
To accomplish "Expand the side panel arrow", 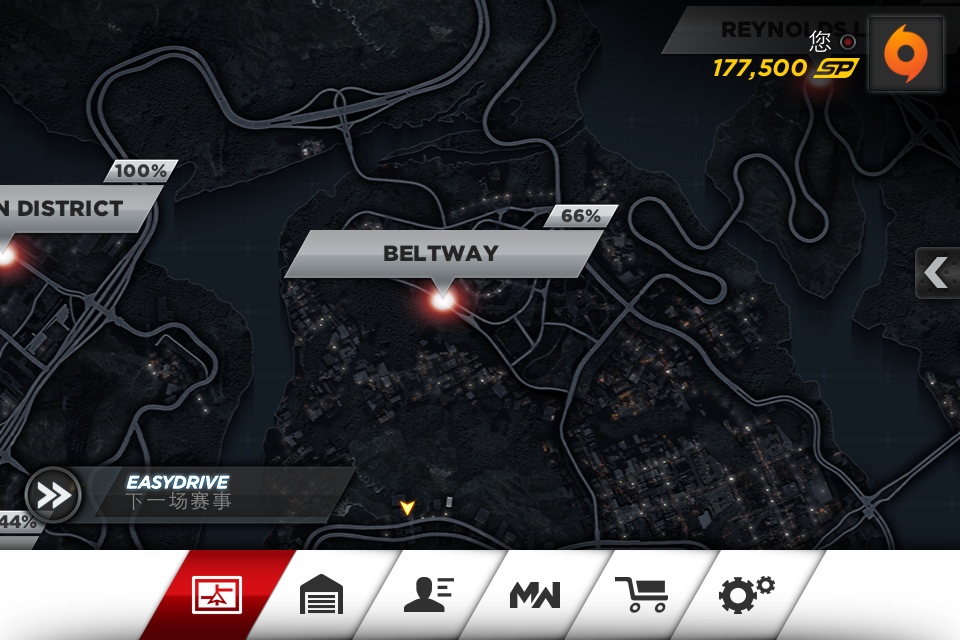I will (x=937, y=273).
